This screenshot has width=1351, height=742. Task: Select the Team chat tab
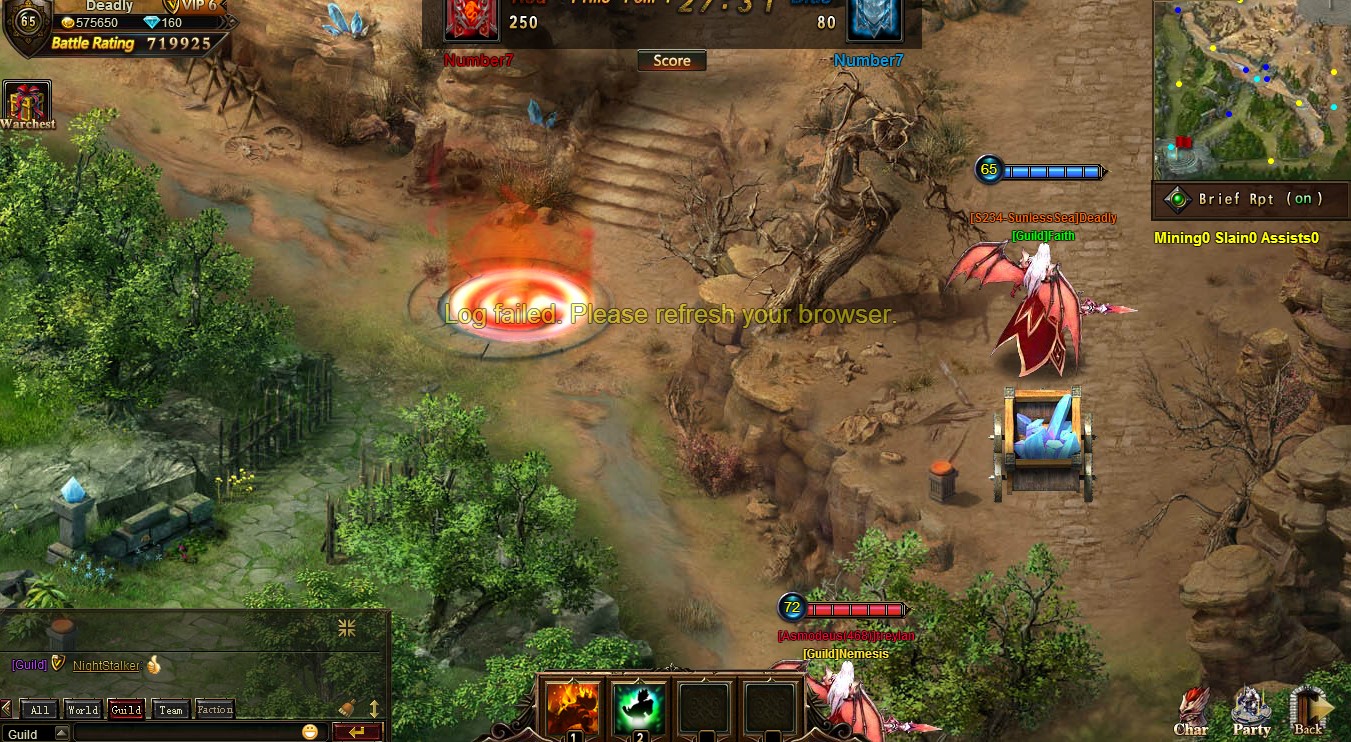tap(171, 710)
